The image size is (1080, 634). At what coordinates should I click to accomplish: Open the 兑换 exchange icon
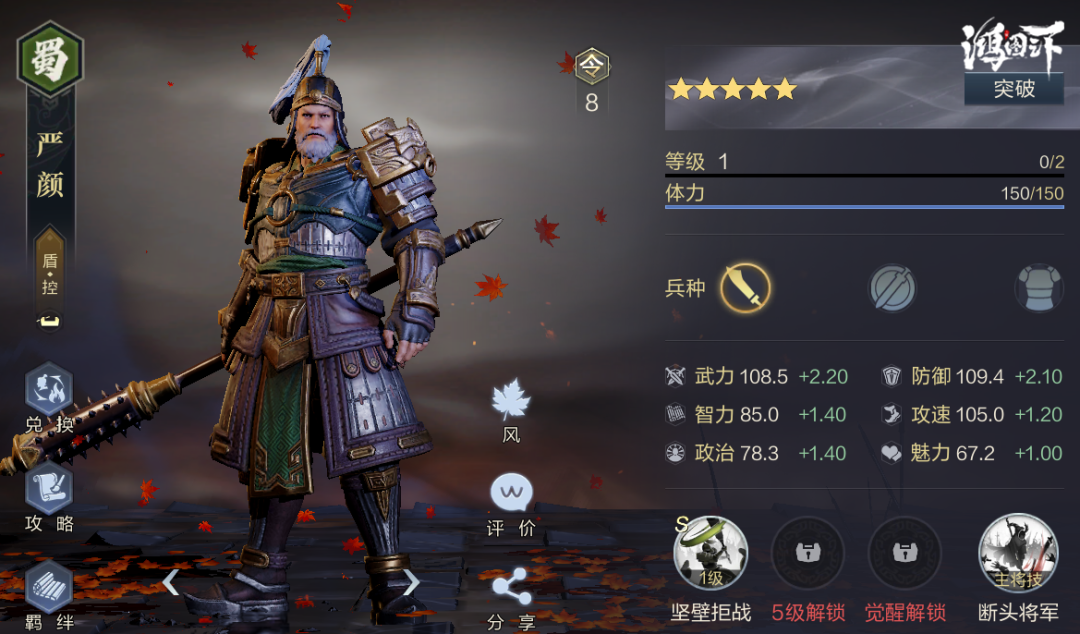pyautogui.click(x=49, y=396)
